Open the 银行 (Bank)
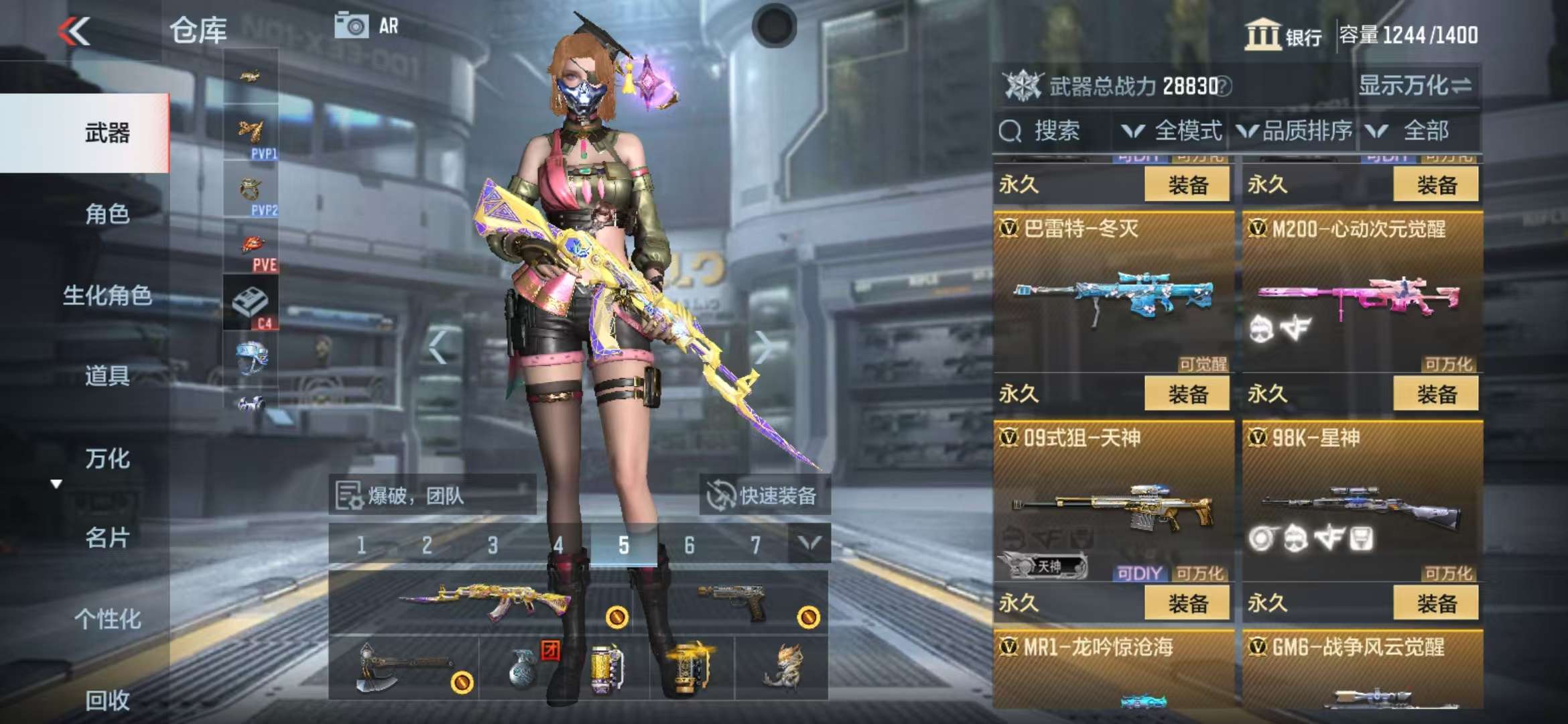The height and width of the screenshot is (724, 1568). 1283,35
